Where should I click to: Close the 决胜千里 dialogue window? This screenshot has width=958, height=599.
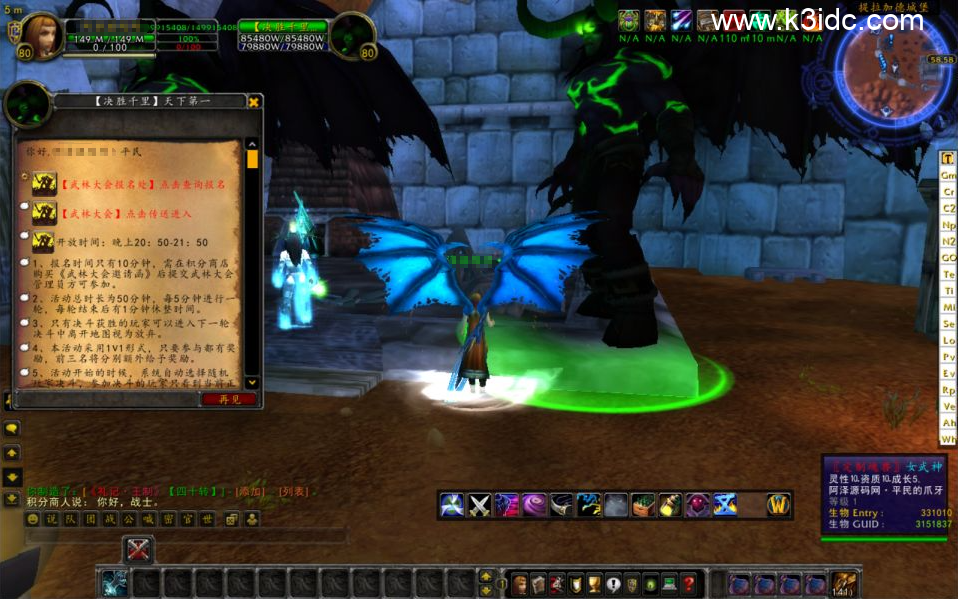[x=254, y=101]
